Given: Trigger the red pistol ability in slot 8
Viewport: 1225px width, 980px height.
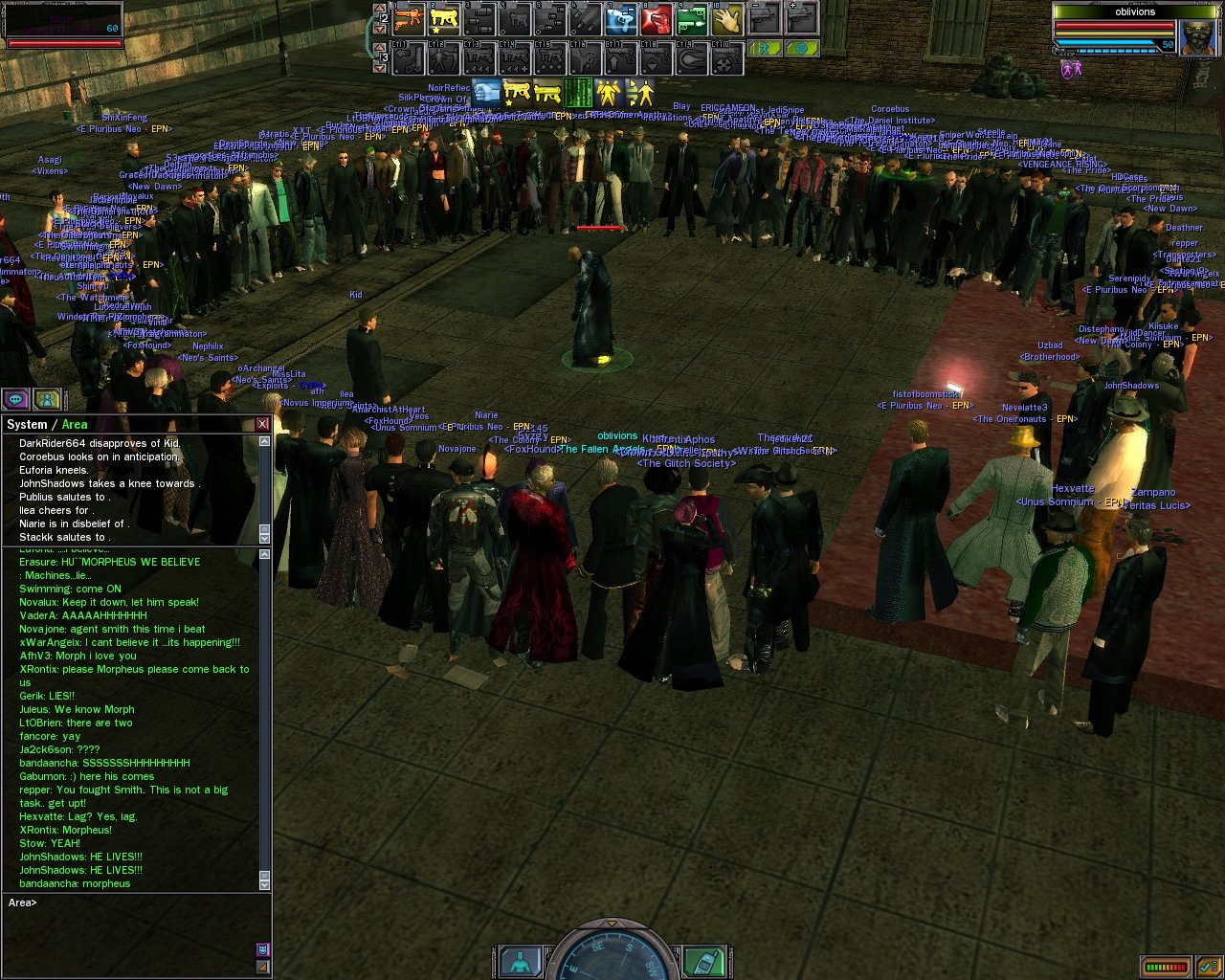Looking at the screenshot, I should click(x=657, y=18).
